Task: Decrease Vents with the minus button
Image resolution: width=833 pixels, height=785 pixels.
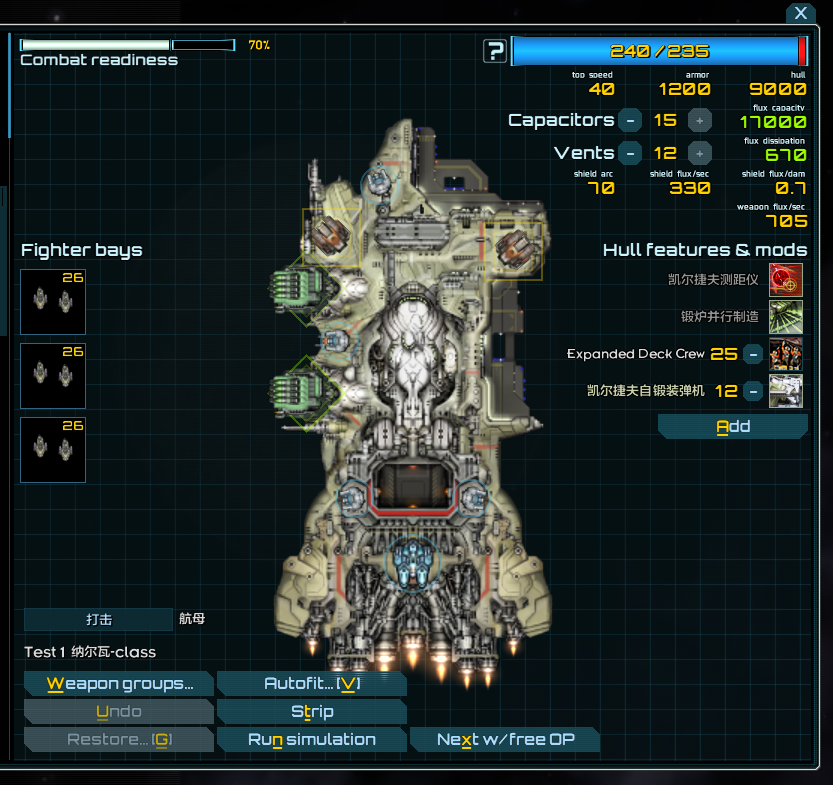Action: (630, 153)
